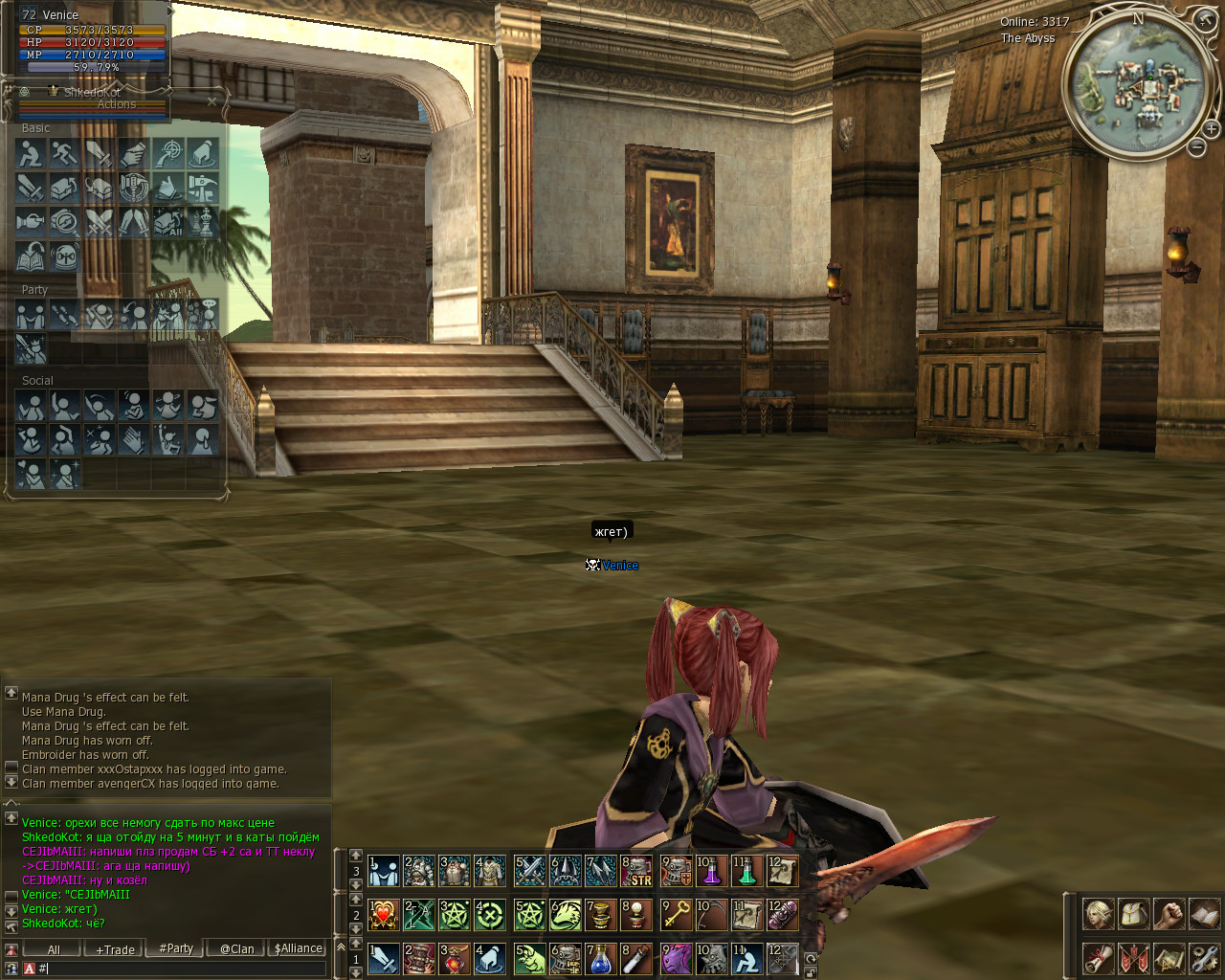Use the blue mana potion hotbar slot
This screenshot has width=1225, height=980.
[601, 959]
